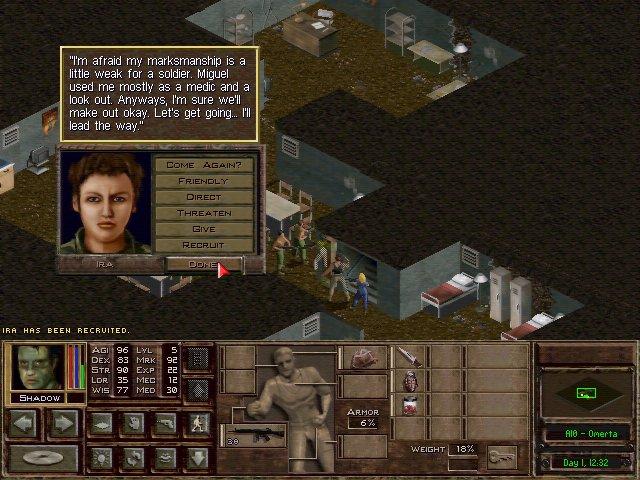Screen dimensions: 640x480
Task: Select the combat knife inventory slot
Action: click(x=409, y=357)
